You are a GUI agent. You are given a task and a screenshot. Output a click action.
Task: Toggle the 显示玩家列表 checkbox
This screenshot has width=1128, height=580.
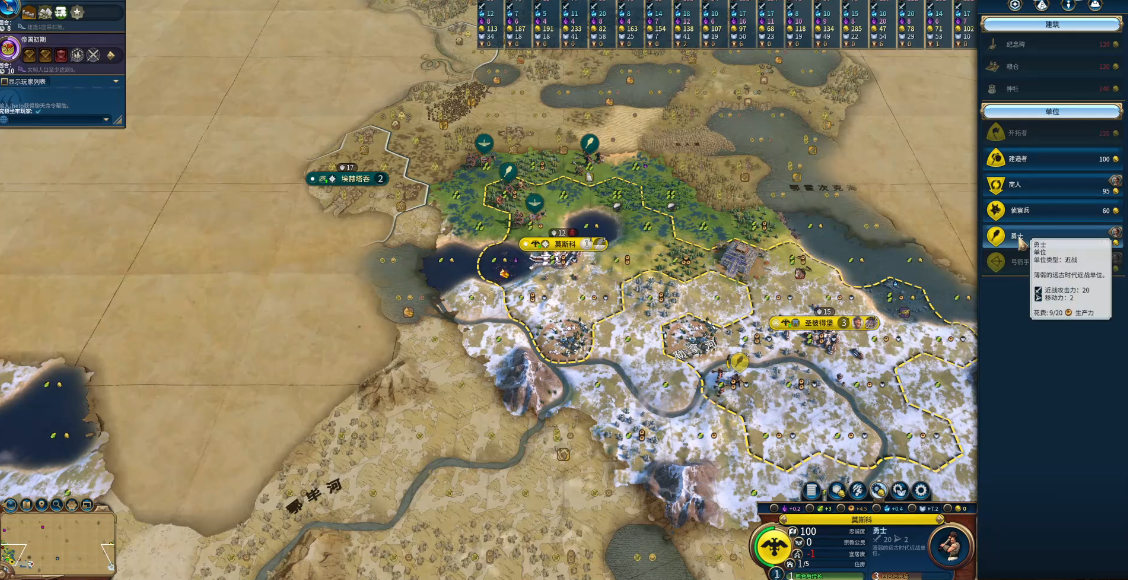[7, 82]
